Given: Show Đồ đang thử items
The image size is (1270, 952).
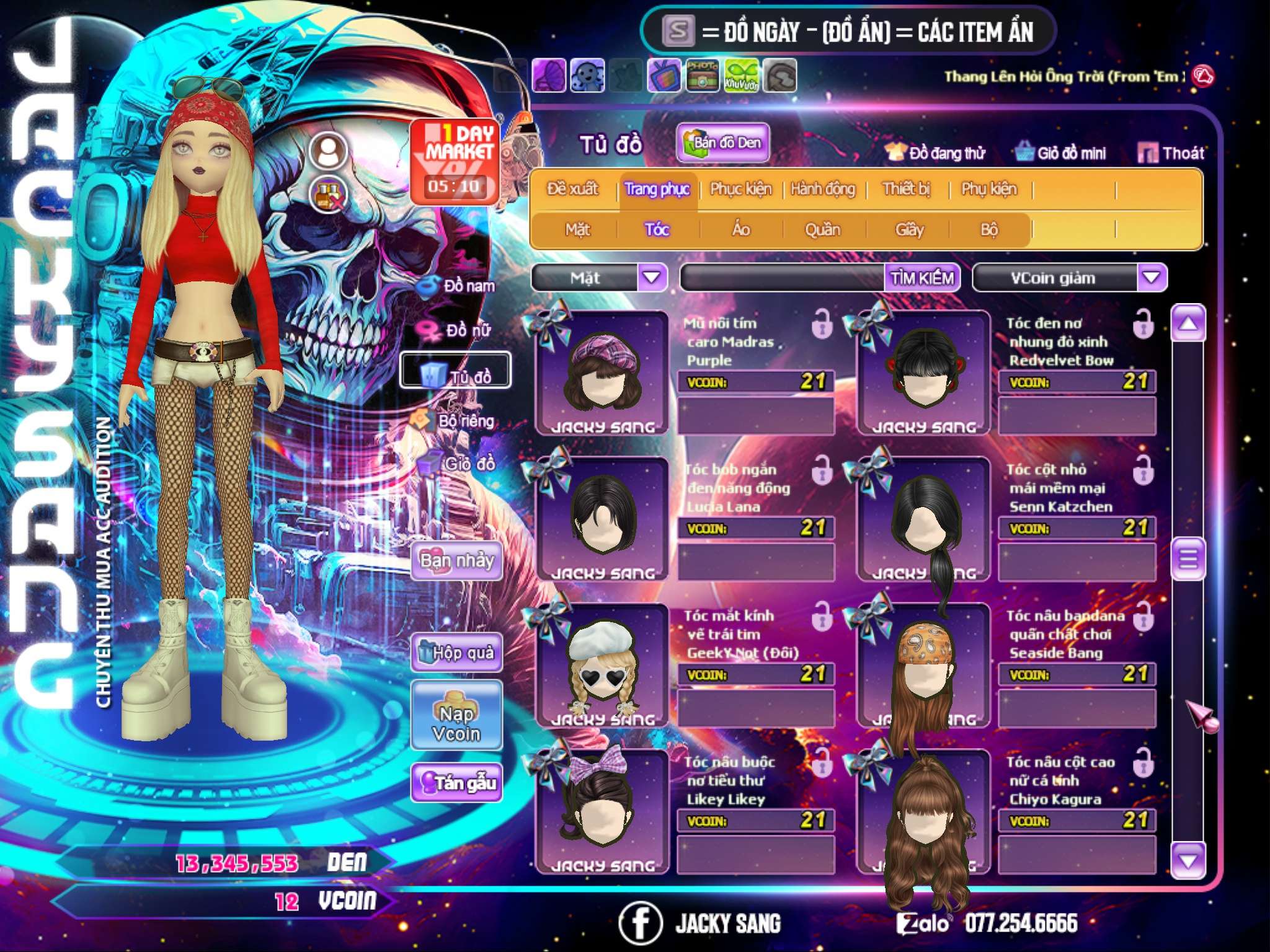Looking at the screenshot, I should [935, 152].
